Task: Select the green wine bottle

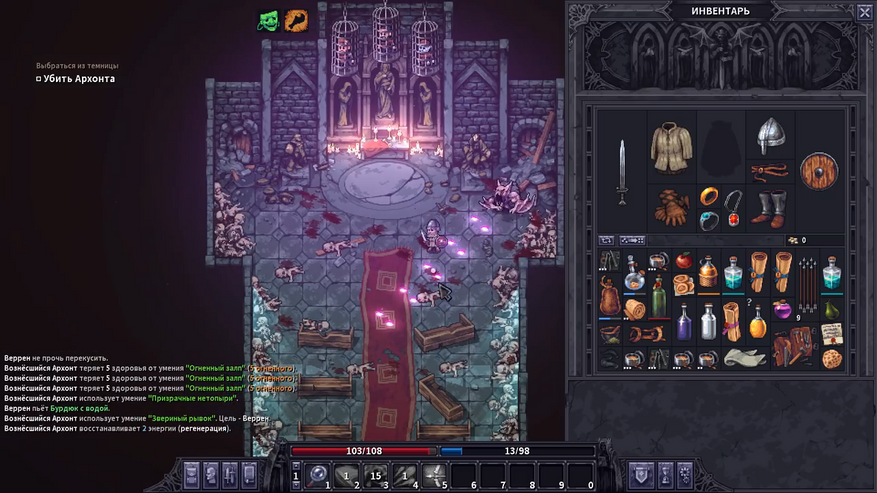Action: coord(659,297)
